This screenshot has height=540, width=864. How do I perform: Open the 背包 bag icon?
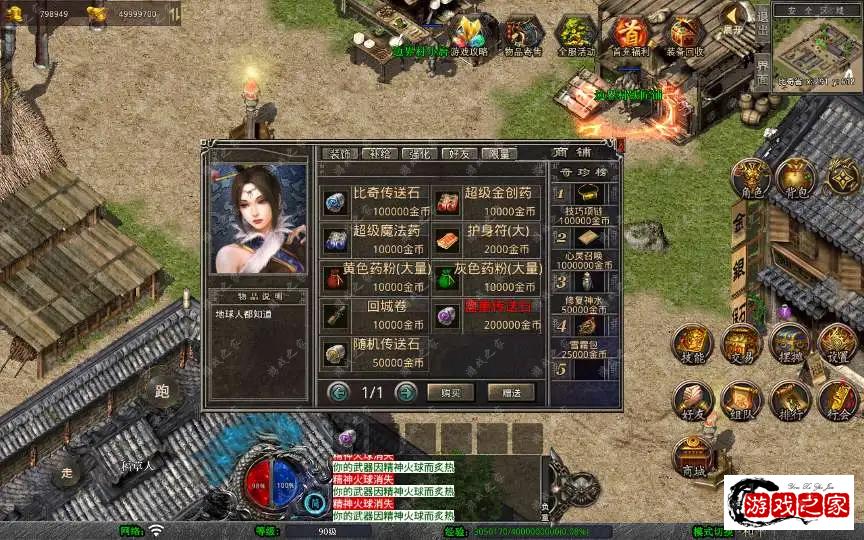pyautogui.click(x=796, y=178)
